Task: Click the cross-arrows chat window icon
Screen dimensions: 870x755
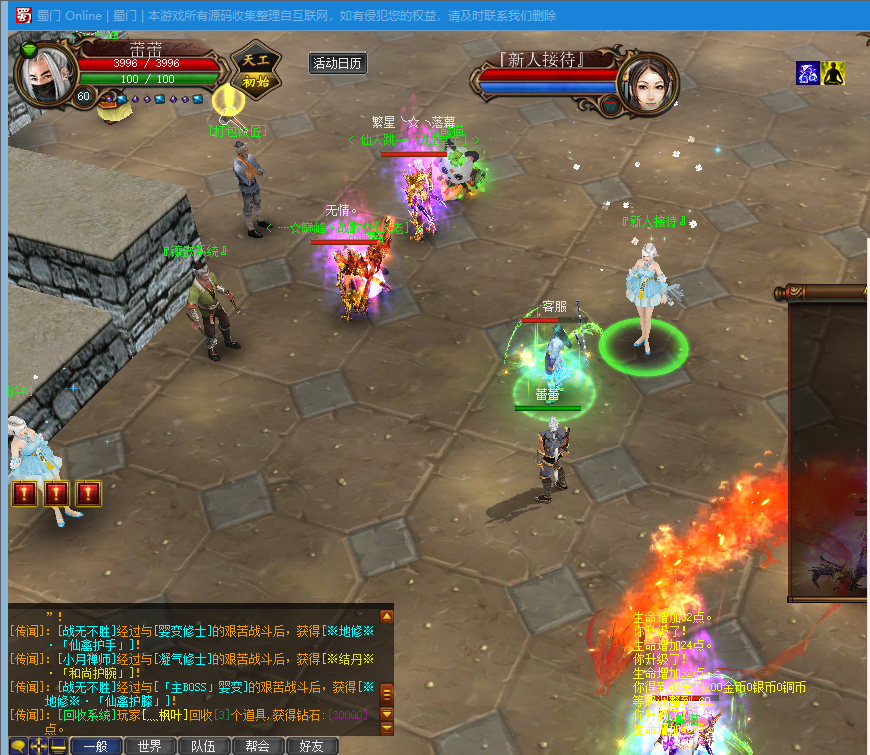Action: [38, 746]
